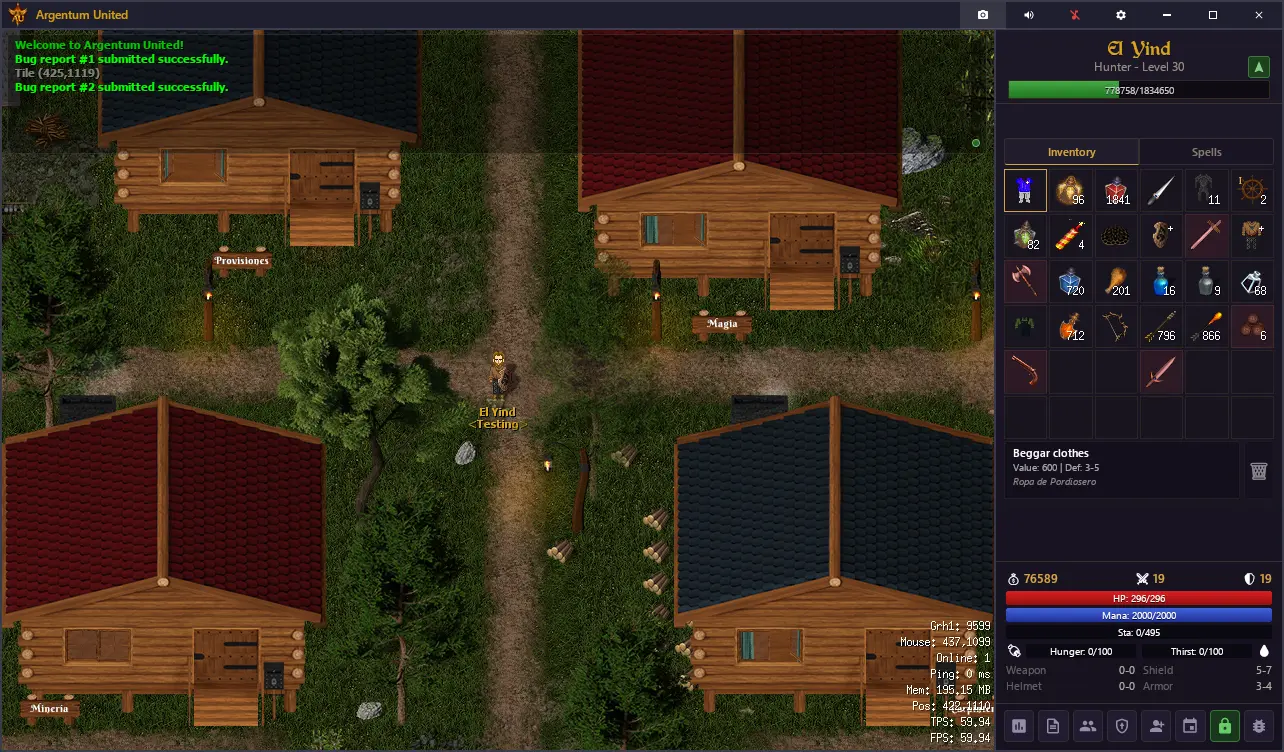
Task: Choose the dagger inventory slot
Action: (x=1163, y=190)
